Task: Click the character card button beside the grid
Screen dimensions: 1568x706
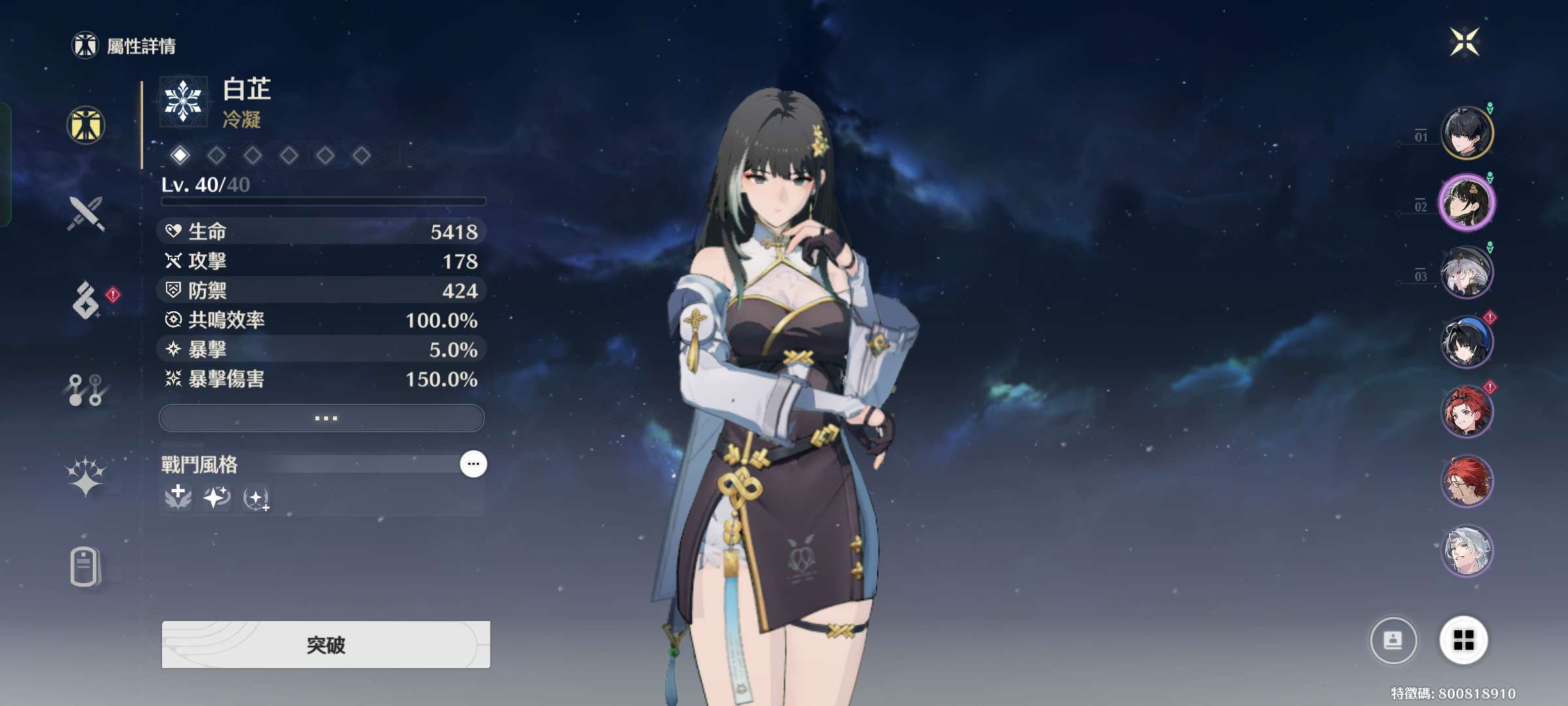Action: coord(1393,640)
